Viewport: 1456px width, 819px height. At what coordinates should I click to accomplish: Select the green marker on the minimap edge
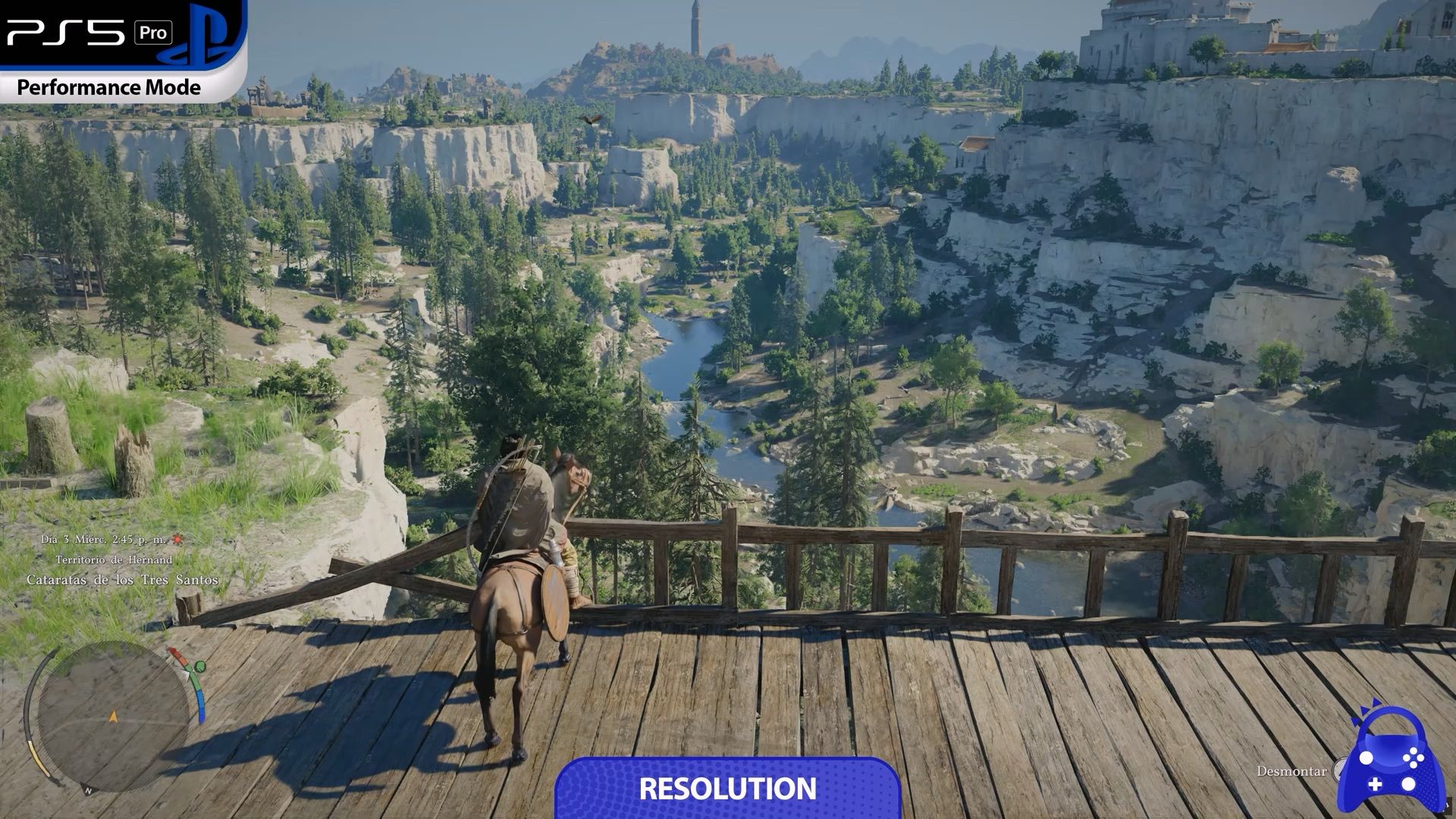199,667
